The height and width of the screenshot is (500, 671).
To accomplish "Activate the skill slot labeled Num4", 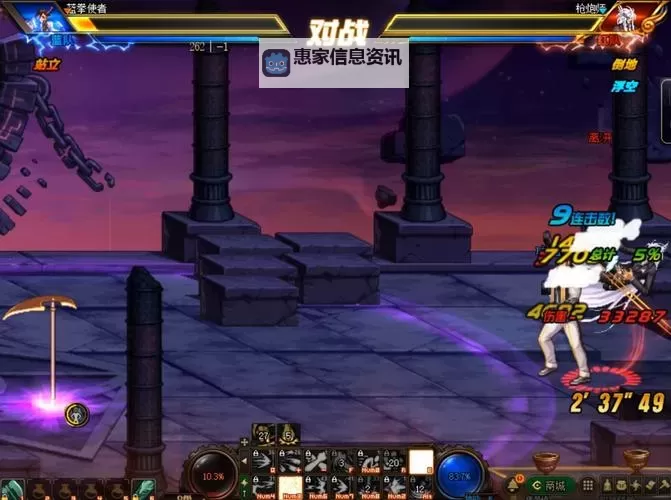I will coord(263,487).
